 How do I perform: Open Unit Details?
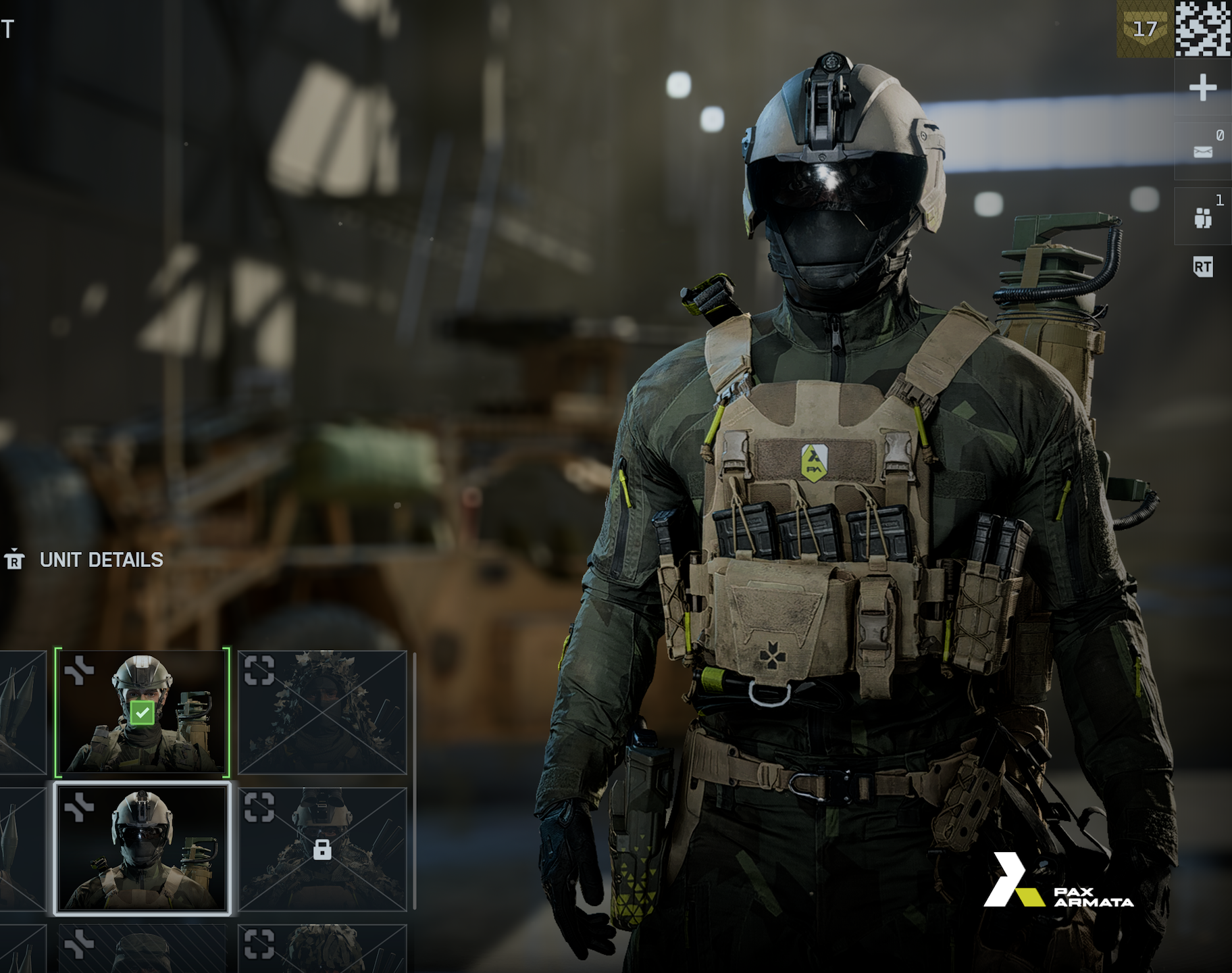point(101,560)
